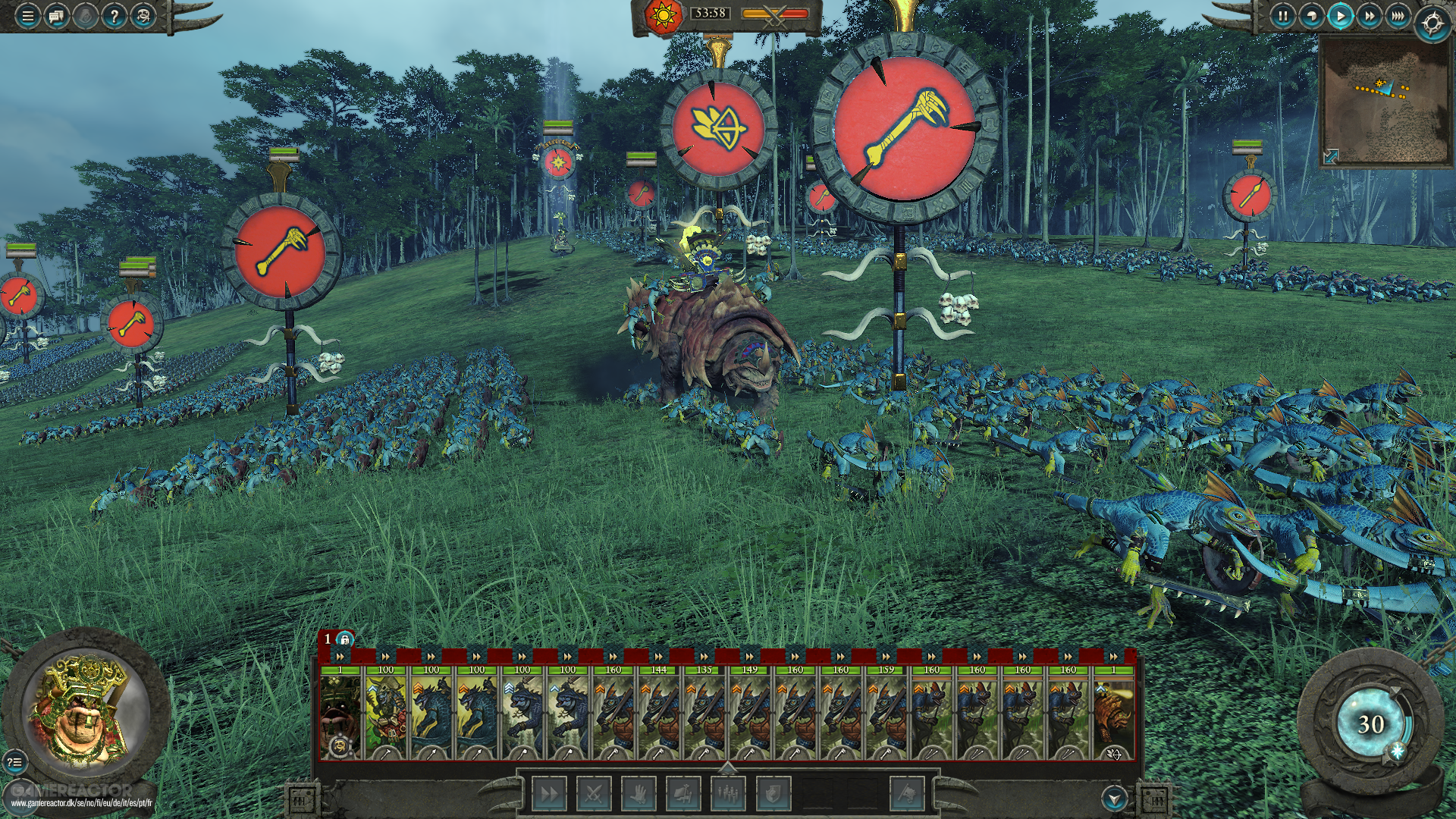Toggle the run double-arrow command button
This screenshot has width=1456, height=819.
coord(548,794)
